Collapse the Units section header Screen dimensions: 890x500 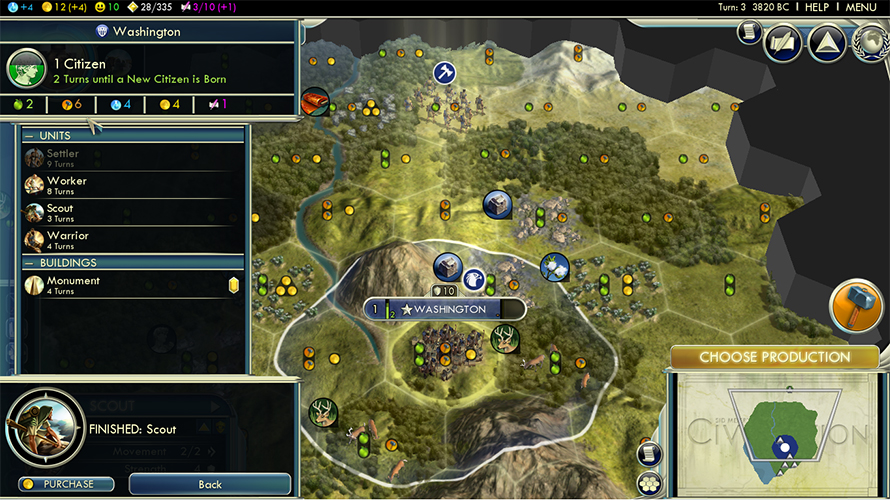pos(55,135)
